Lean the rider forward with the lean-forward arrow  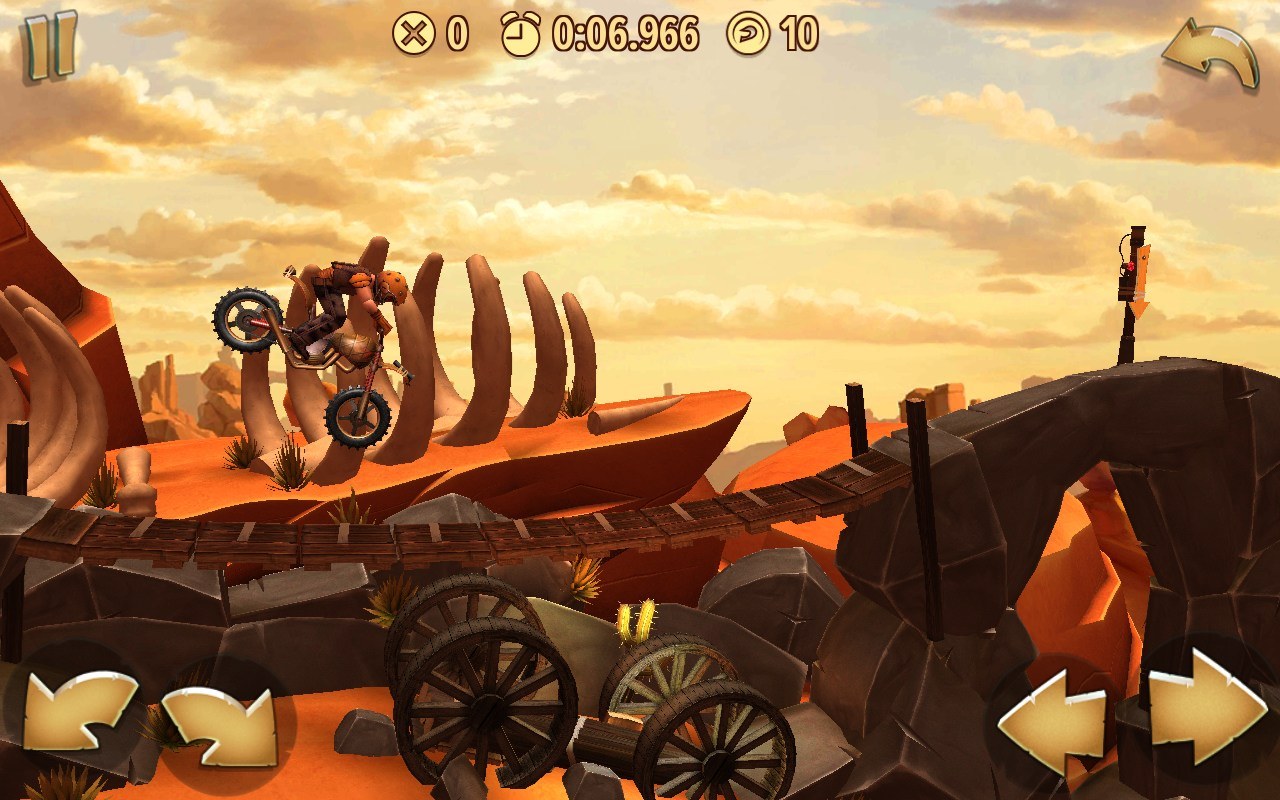[x=220, y=725]
